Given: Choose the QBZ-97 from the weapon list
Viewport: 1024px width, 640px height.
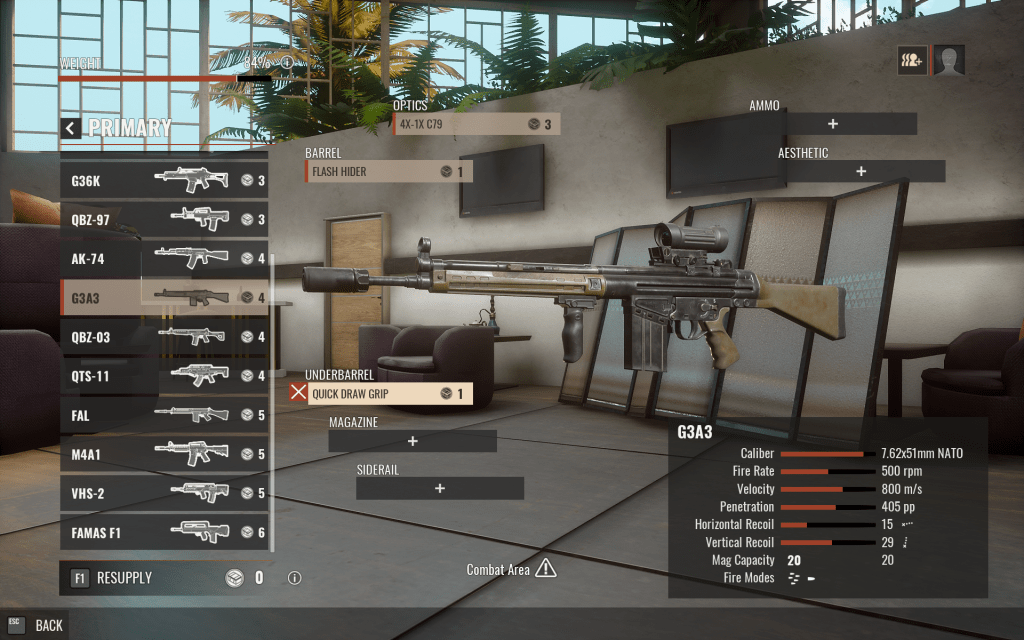Looking at the screenshot, I should click(164, 220).
